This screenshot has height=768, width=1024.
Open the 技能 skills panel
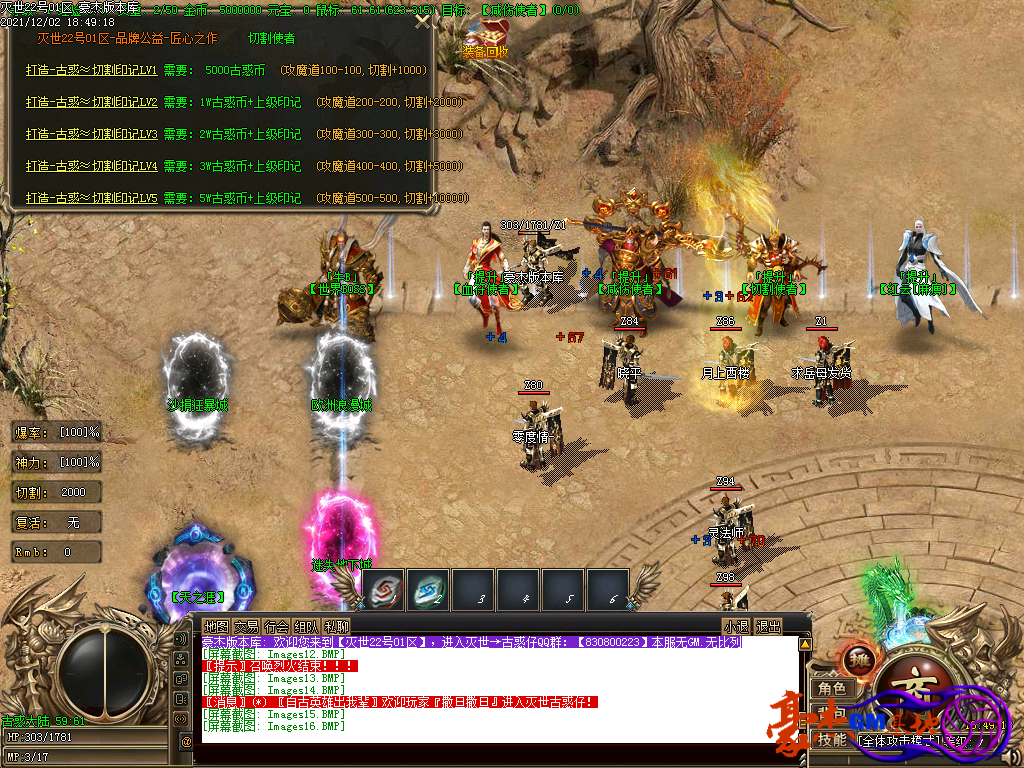832,740
